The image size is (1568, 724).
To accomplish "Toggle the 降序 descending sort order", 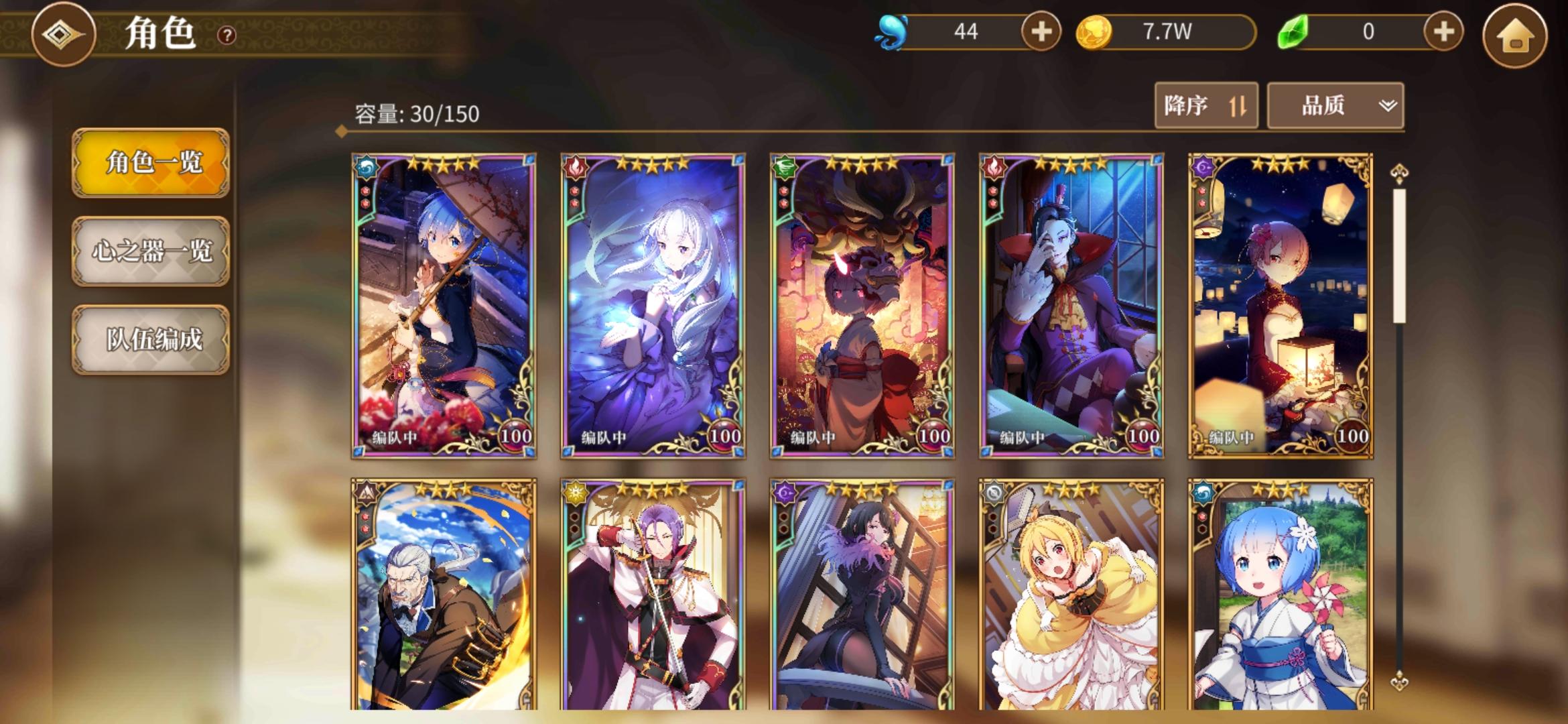I will (x=1206, y=105).
